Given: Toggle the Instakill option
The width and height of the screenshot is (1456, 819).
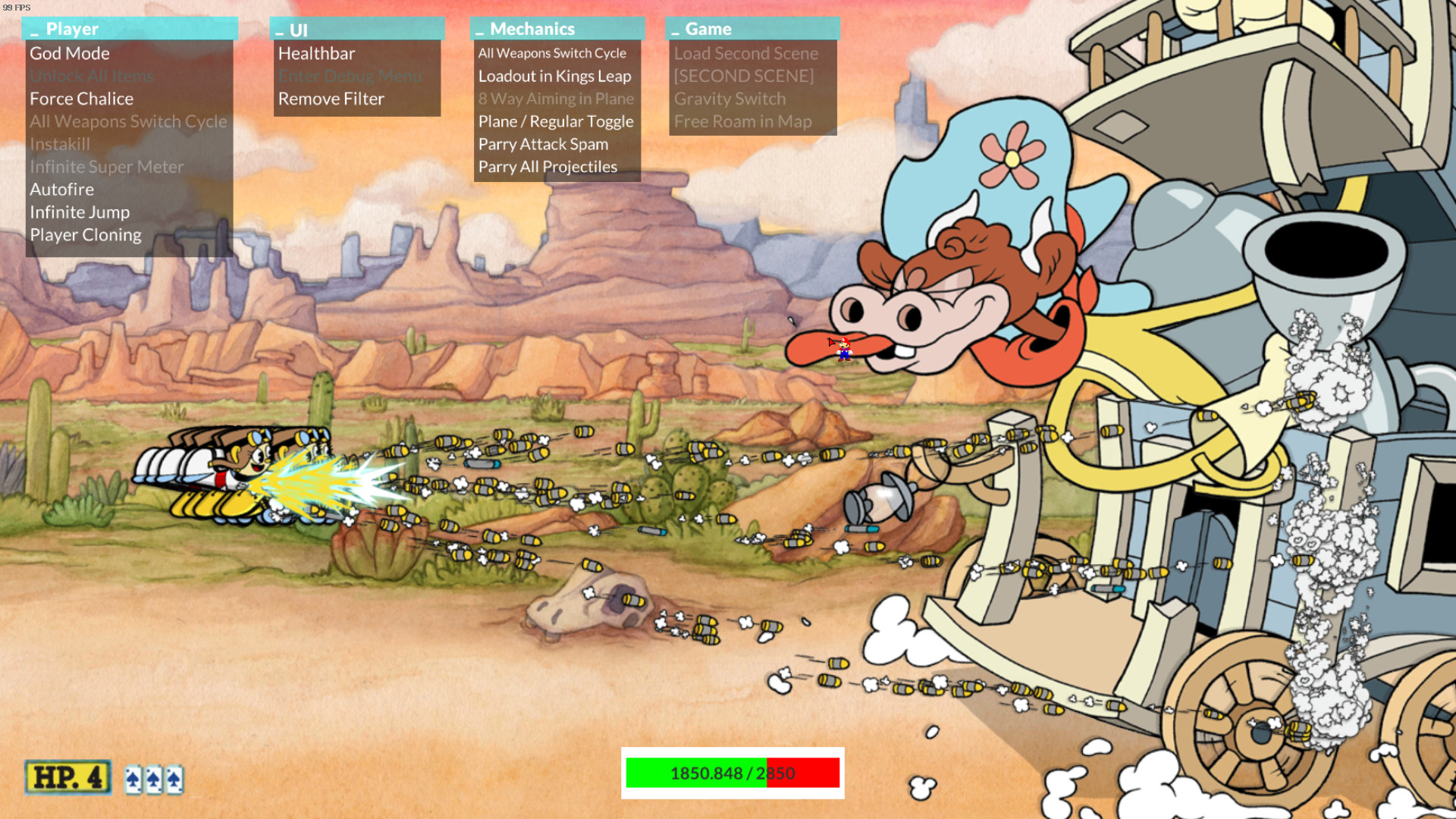Looking at the screenshot, I should click(60, 144).
